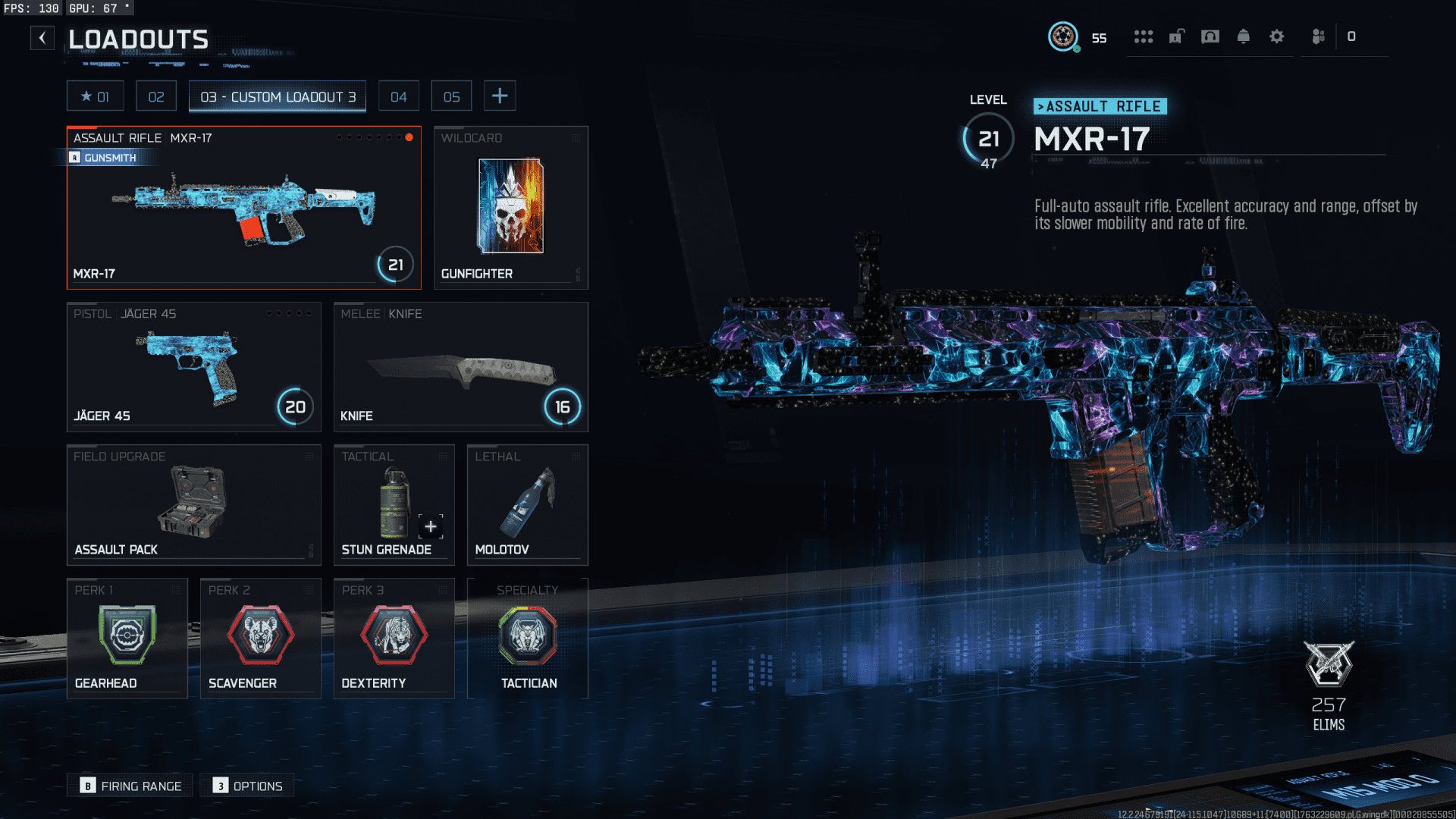Open the loadout 04 tab
Image resolution: width=1456 pixels, height=819 pixels.
399,96
